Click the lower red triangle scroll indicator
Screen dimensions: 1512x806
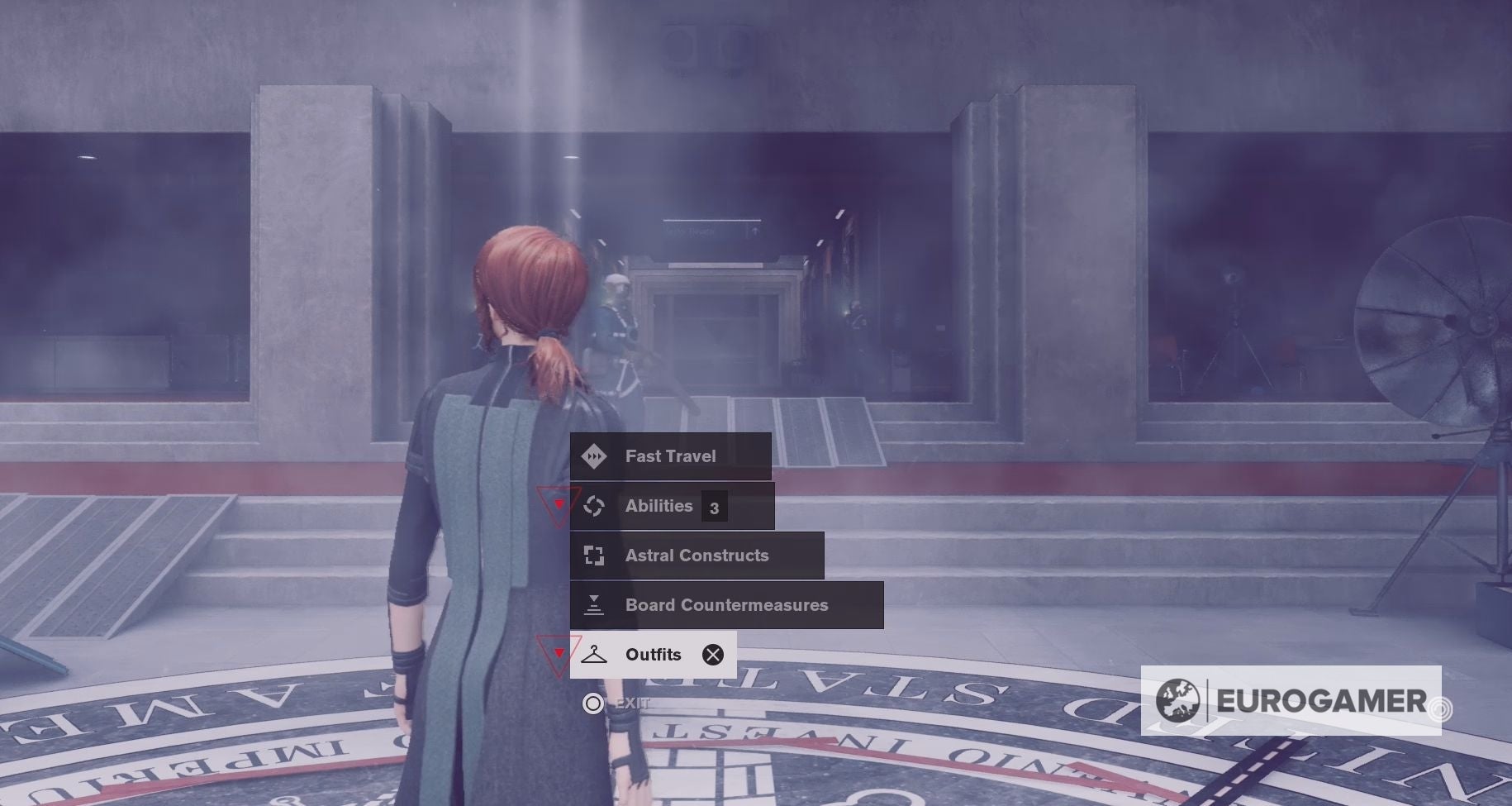[x=558, y=654]
